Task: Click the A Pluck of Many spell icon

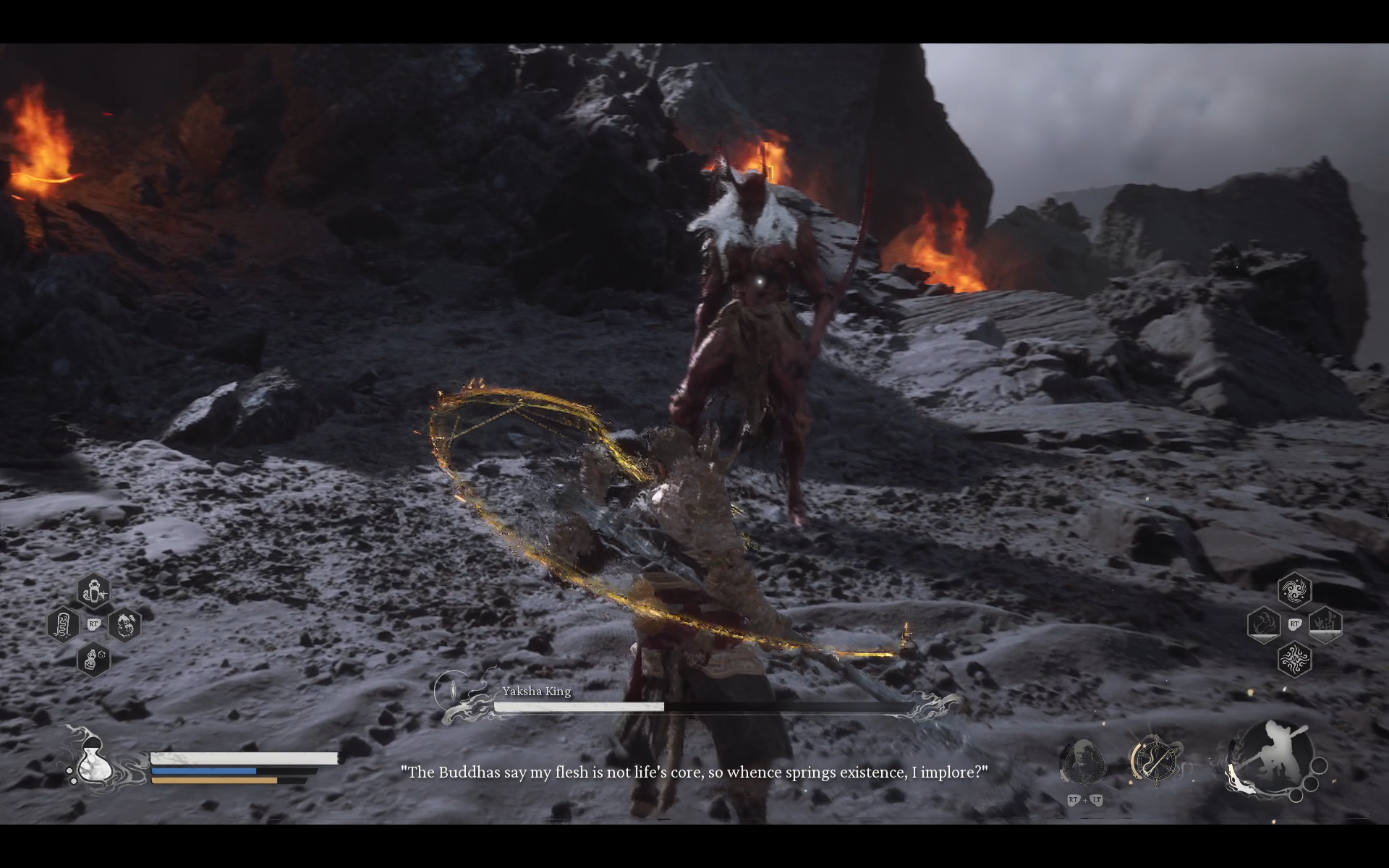Action: (x=1295, y=659)
